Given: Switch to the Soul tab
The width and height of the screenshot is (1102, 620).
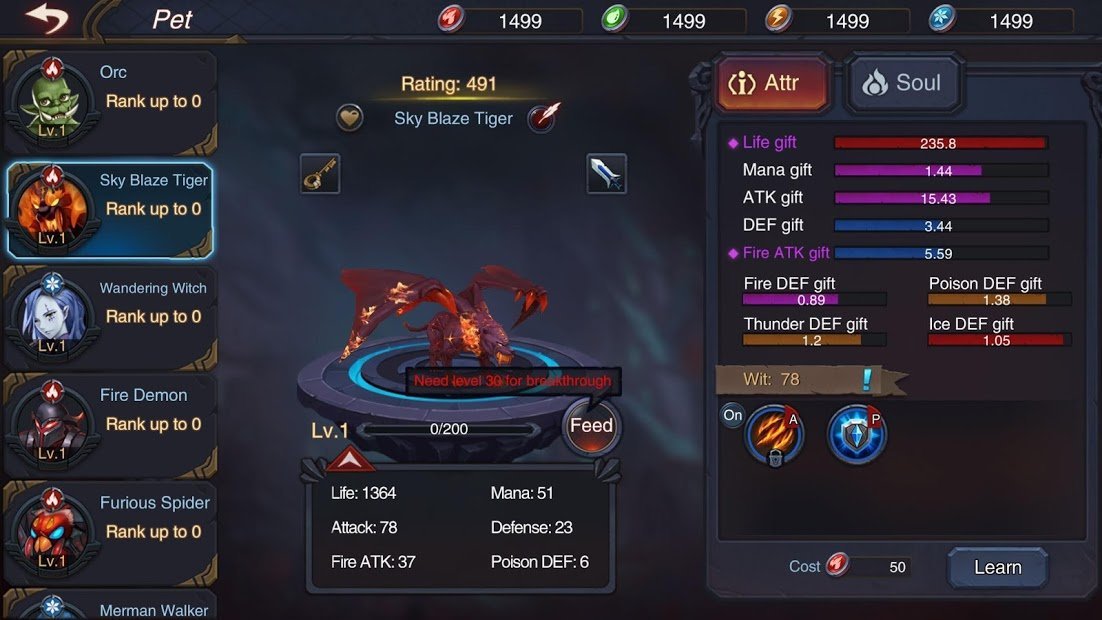Looking at the screenshot, I should pyautogui.click(x=903, y=83).
